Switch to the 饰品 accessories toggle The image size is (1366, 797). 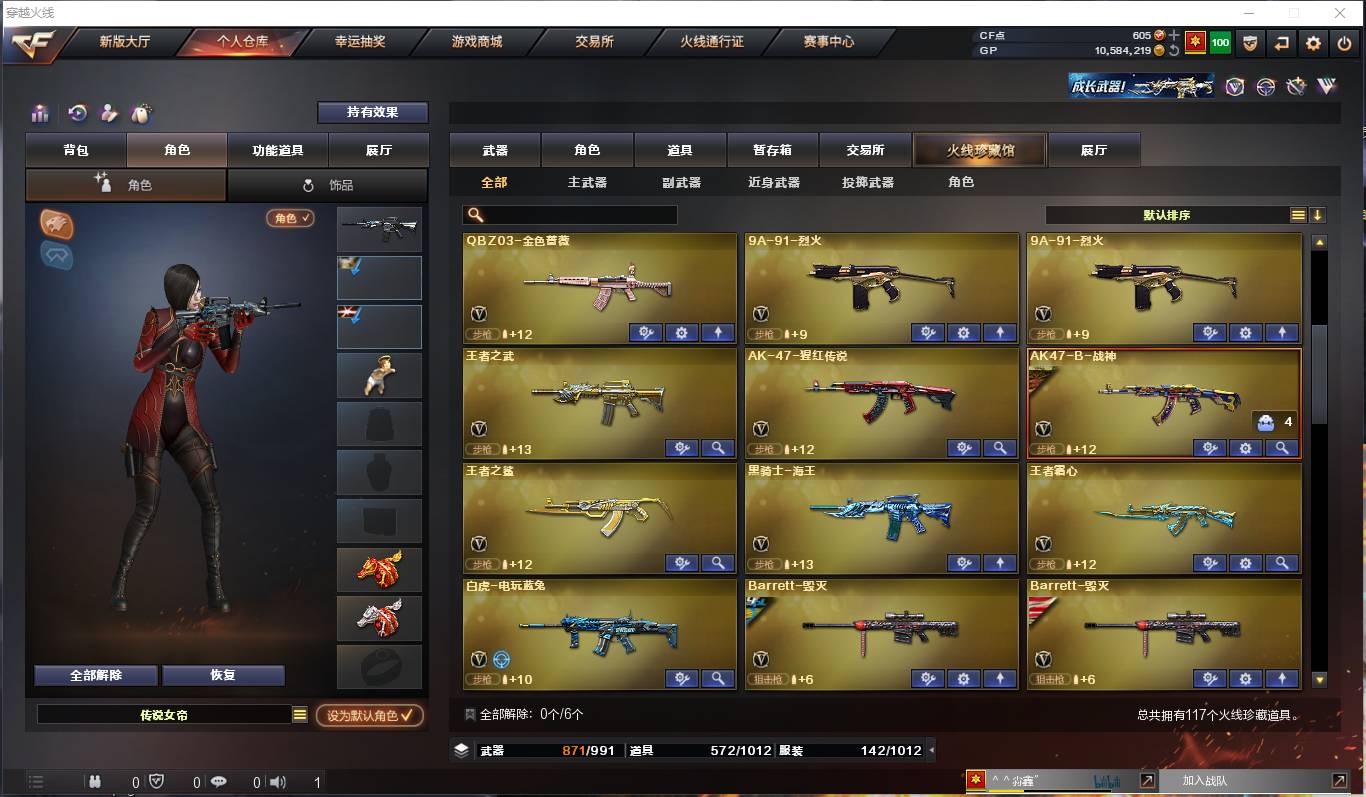click(x=327, y=184)
